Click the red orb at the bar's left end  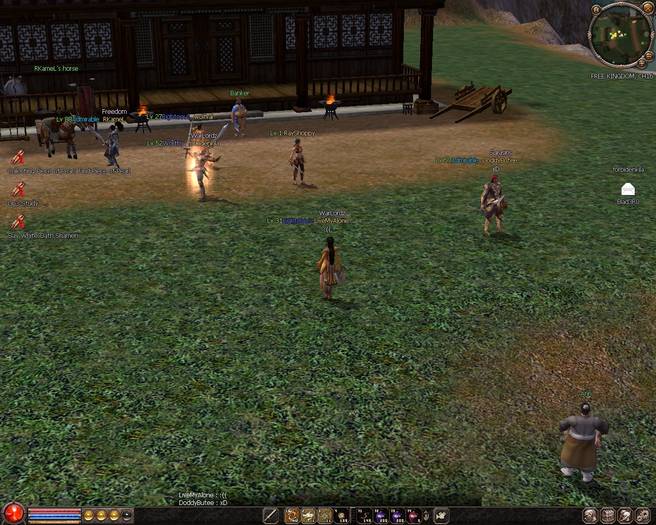click(x=13, y=515)
